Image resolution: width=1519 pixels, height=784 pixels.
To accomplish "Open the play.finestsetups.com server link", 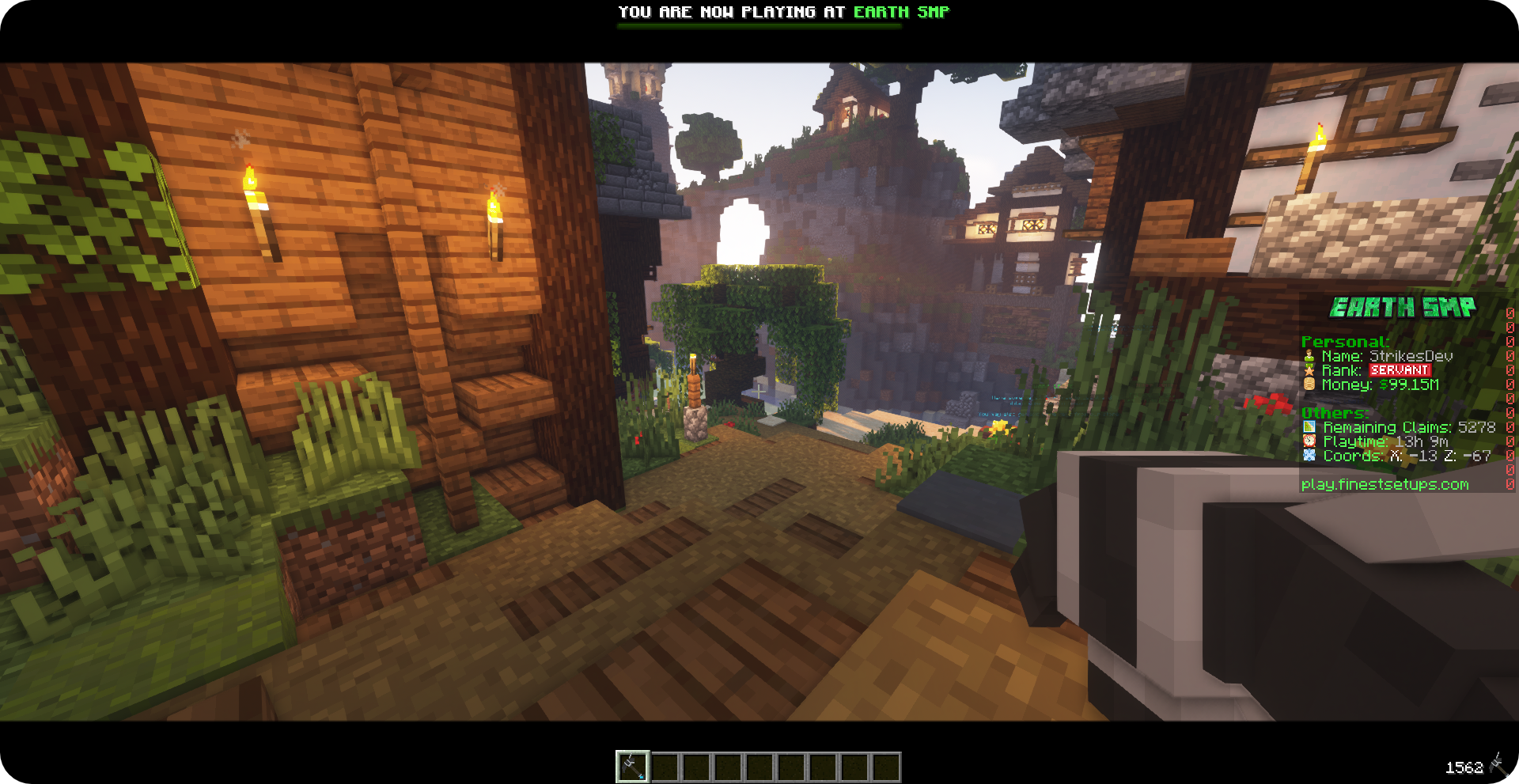I will point(1385,484).
